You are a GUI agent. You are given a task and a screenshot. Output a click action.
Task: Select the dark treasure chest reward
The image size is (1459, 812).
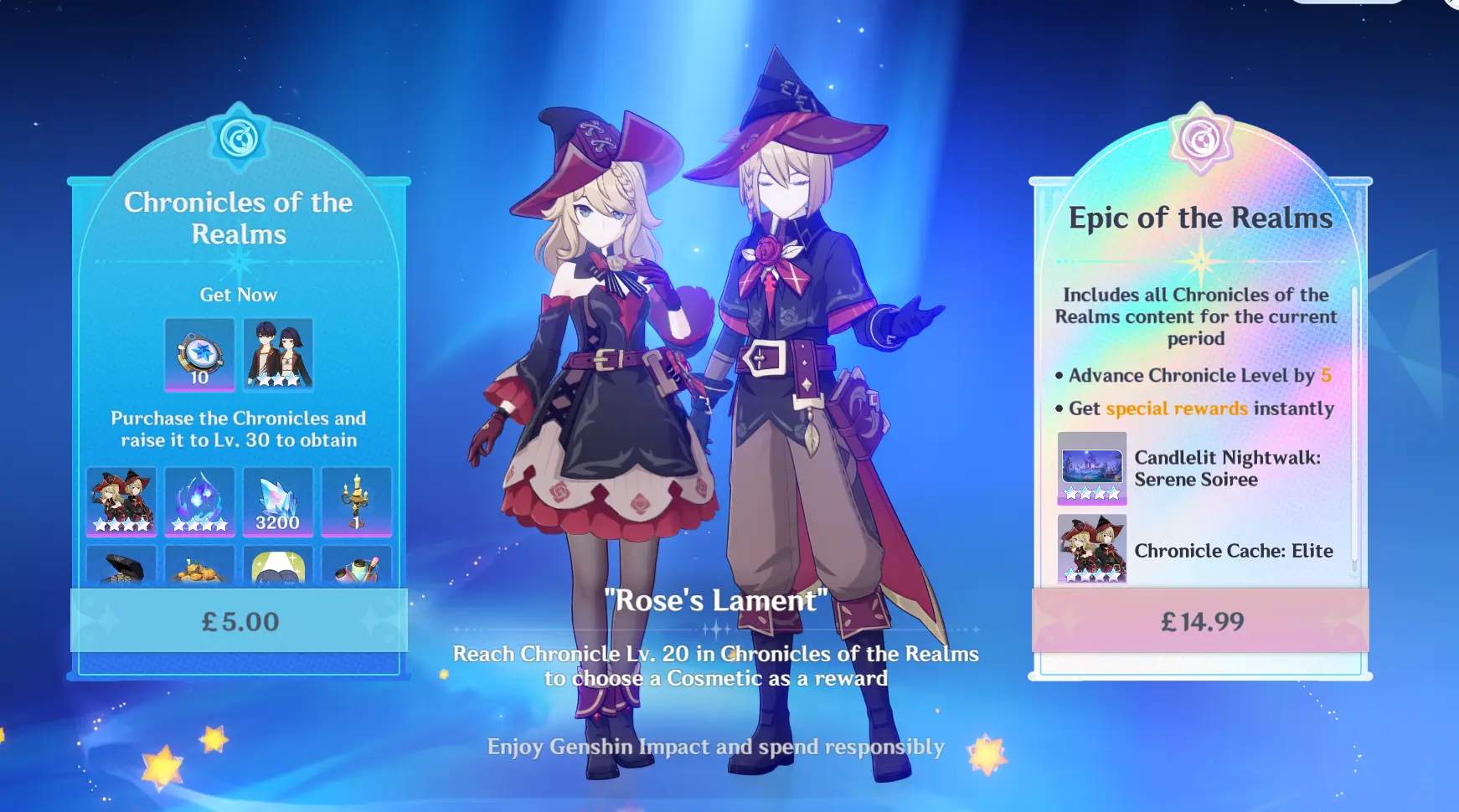(x=121, y=566)
